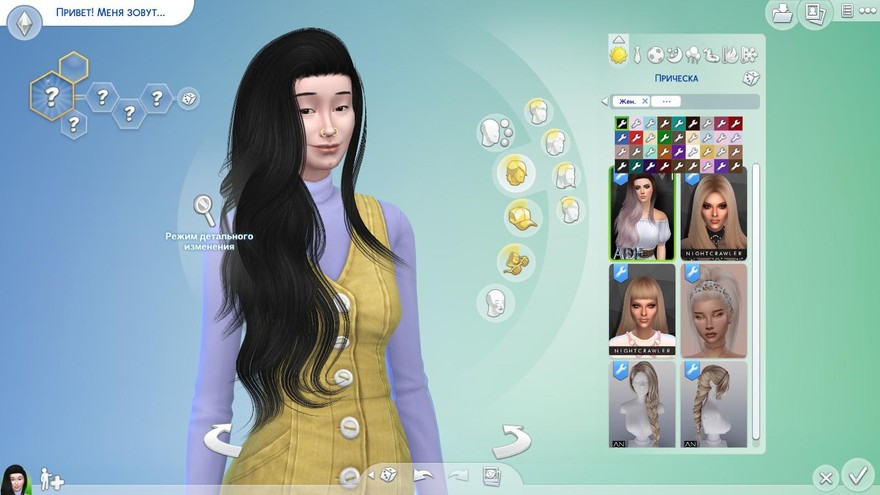Rotate the Sim with the right arrow
880x495 pixels.
pyautogui.click(x=511, y=441)
